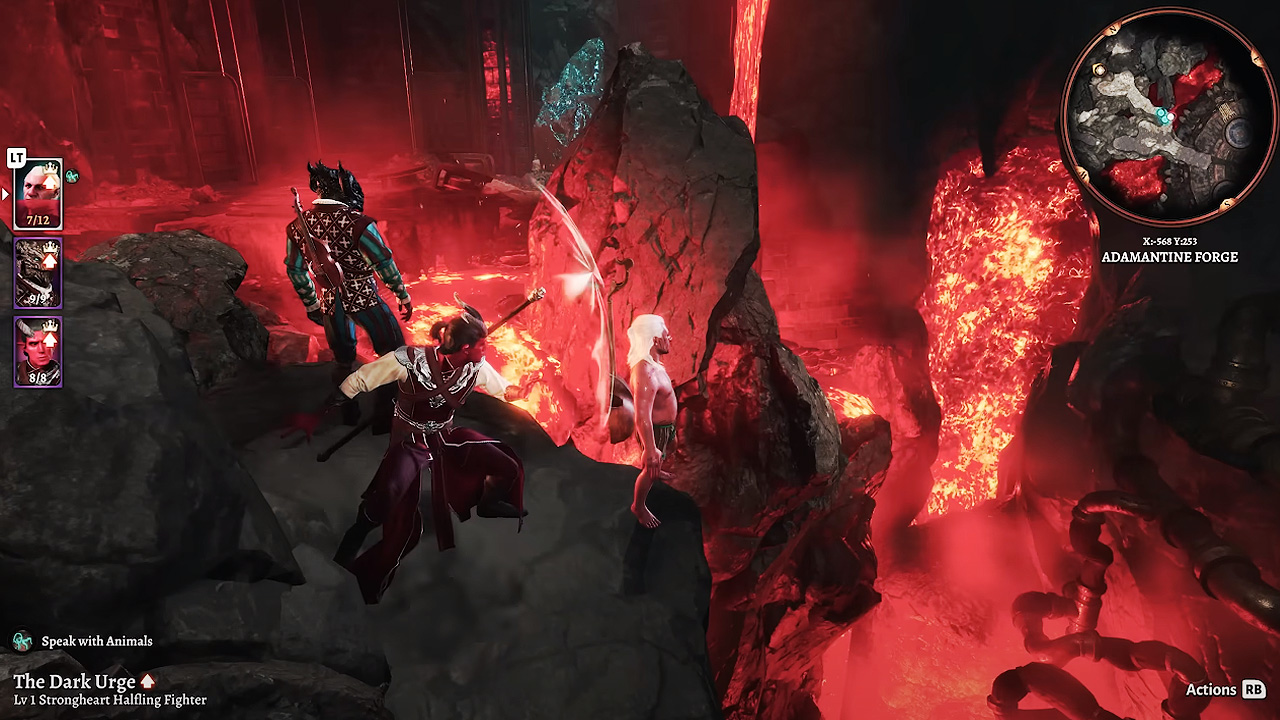Switch to the Lae'zel portrait showing 9/9
The image size is (1280, 720).
pyautogui.click(x=36, y=272)
